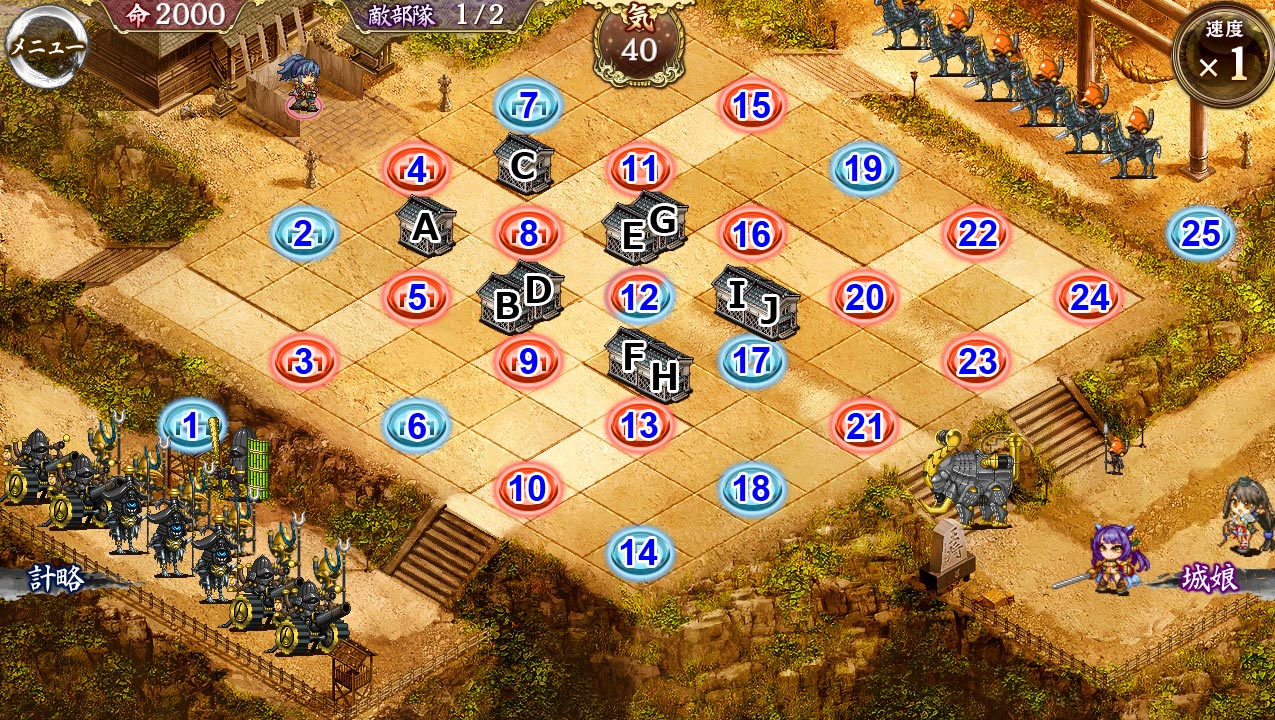Select red placement tile 10
1275x720 pixels.
tap(528, 489)
